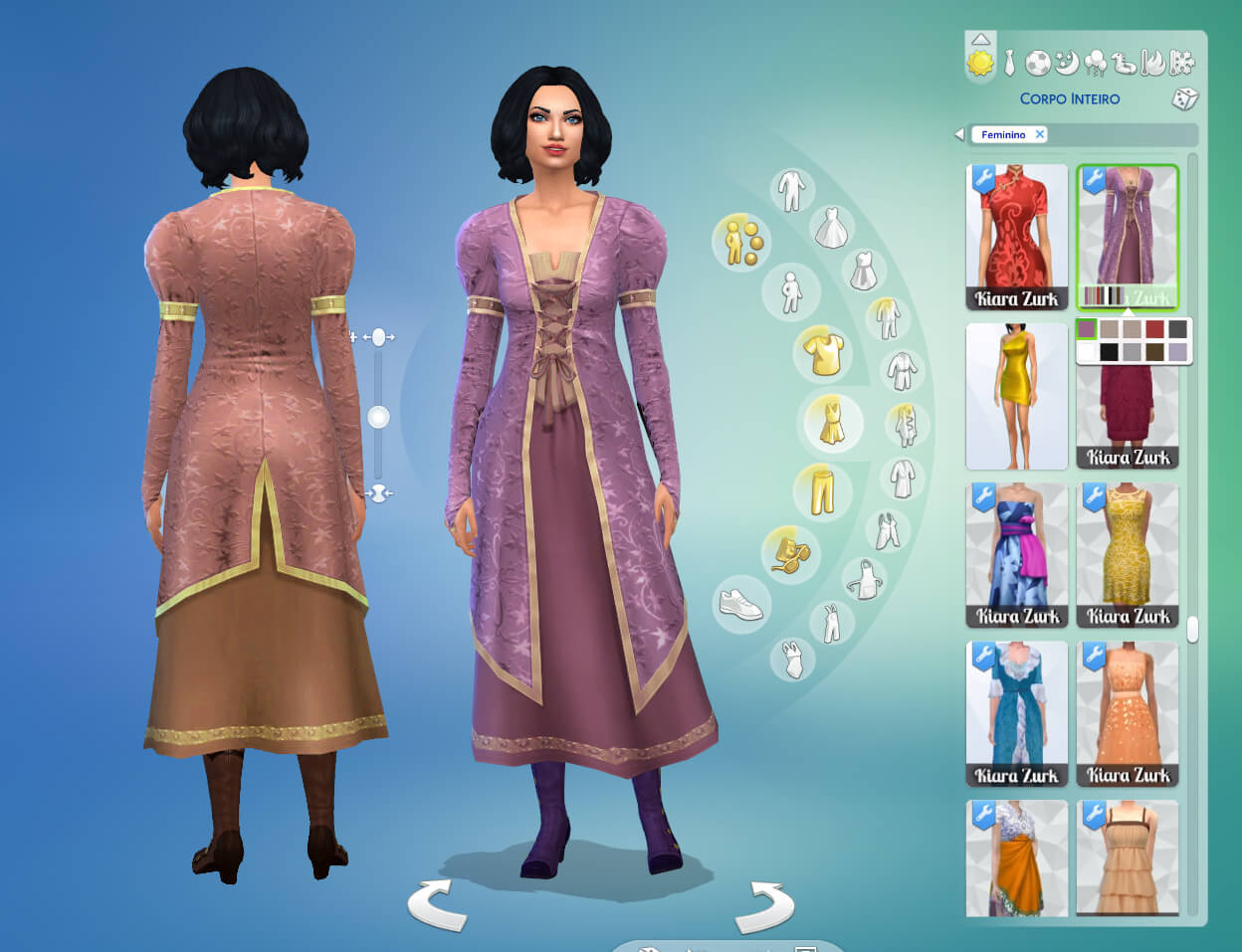Rotate the Sim with the right arrow
Viewport: 1242px width, 952px height.
tap(764, 905)
